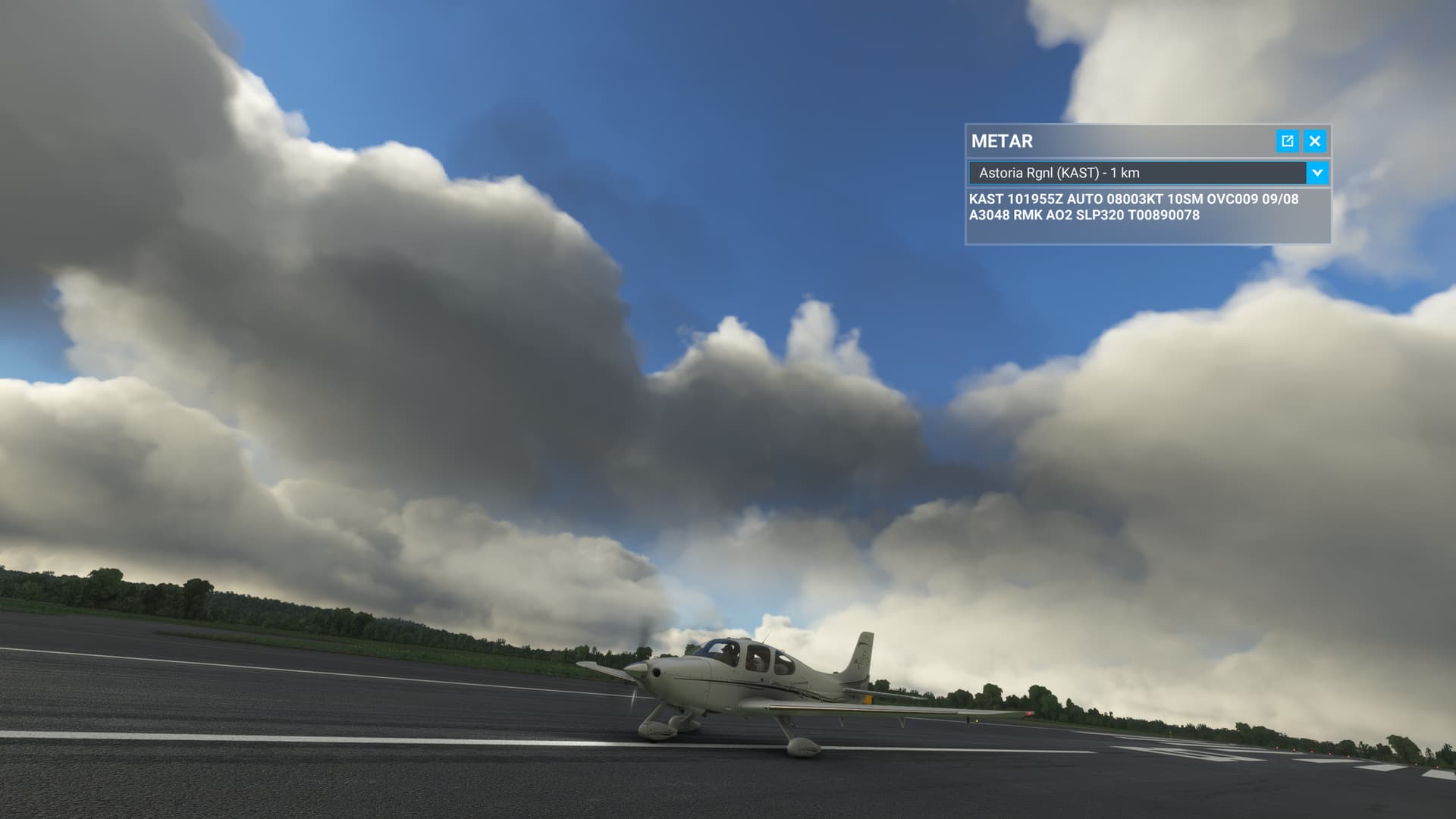Click the blue chevron on the station selector
Viewport: 1456px width, 819px height.
[x=1317, y=173]
